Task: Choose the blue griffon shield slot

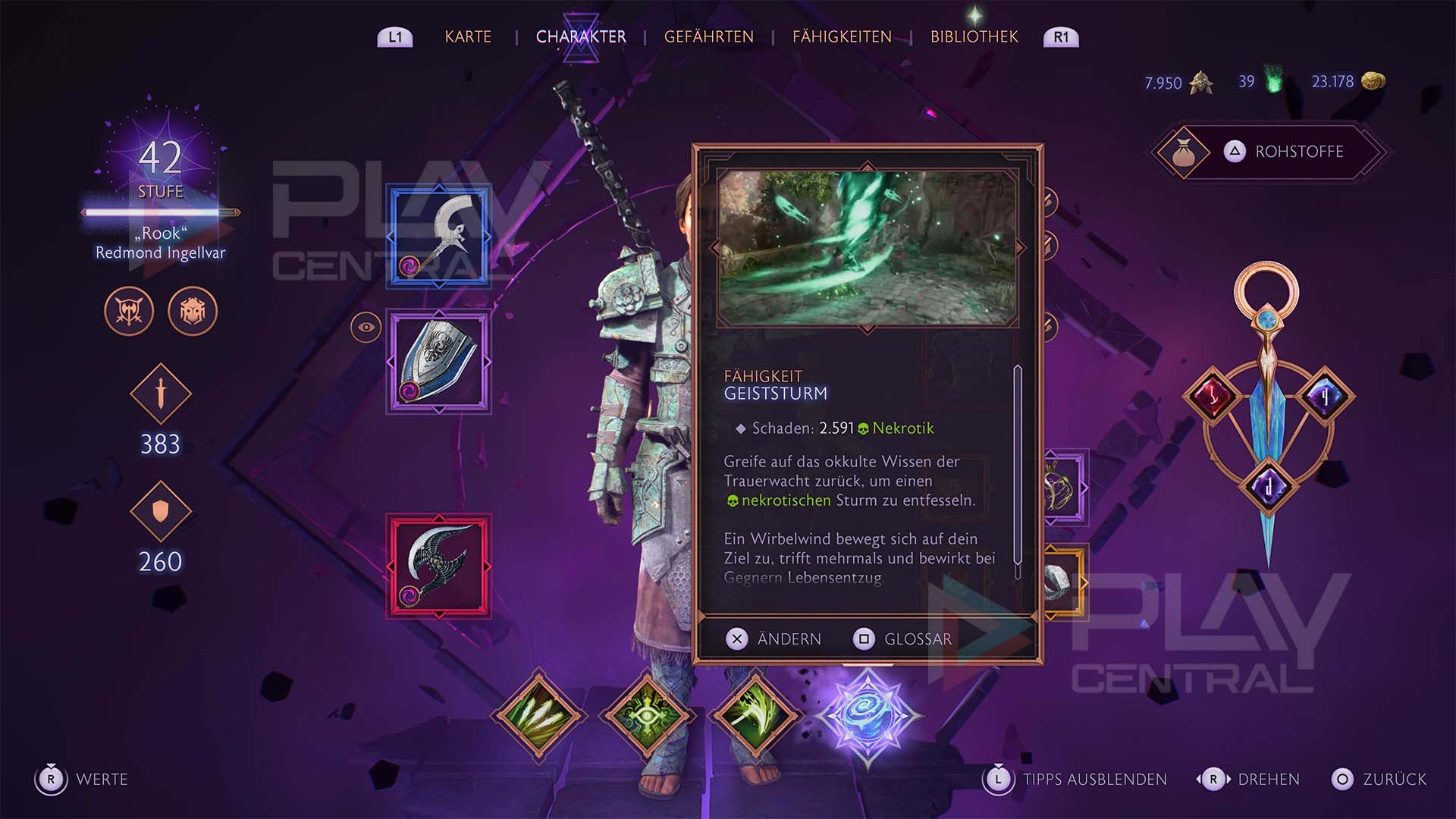Action: [x=439, y=362]
